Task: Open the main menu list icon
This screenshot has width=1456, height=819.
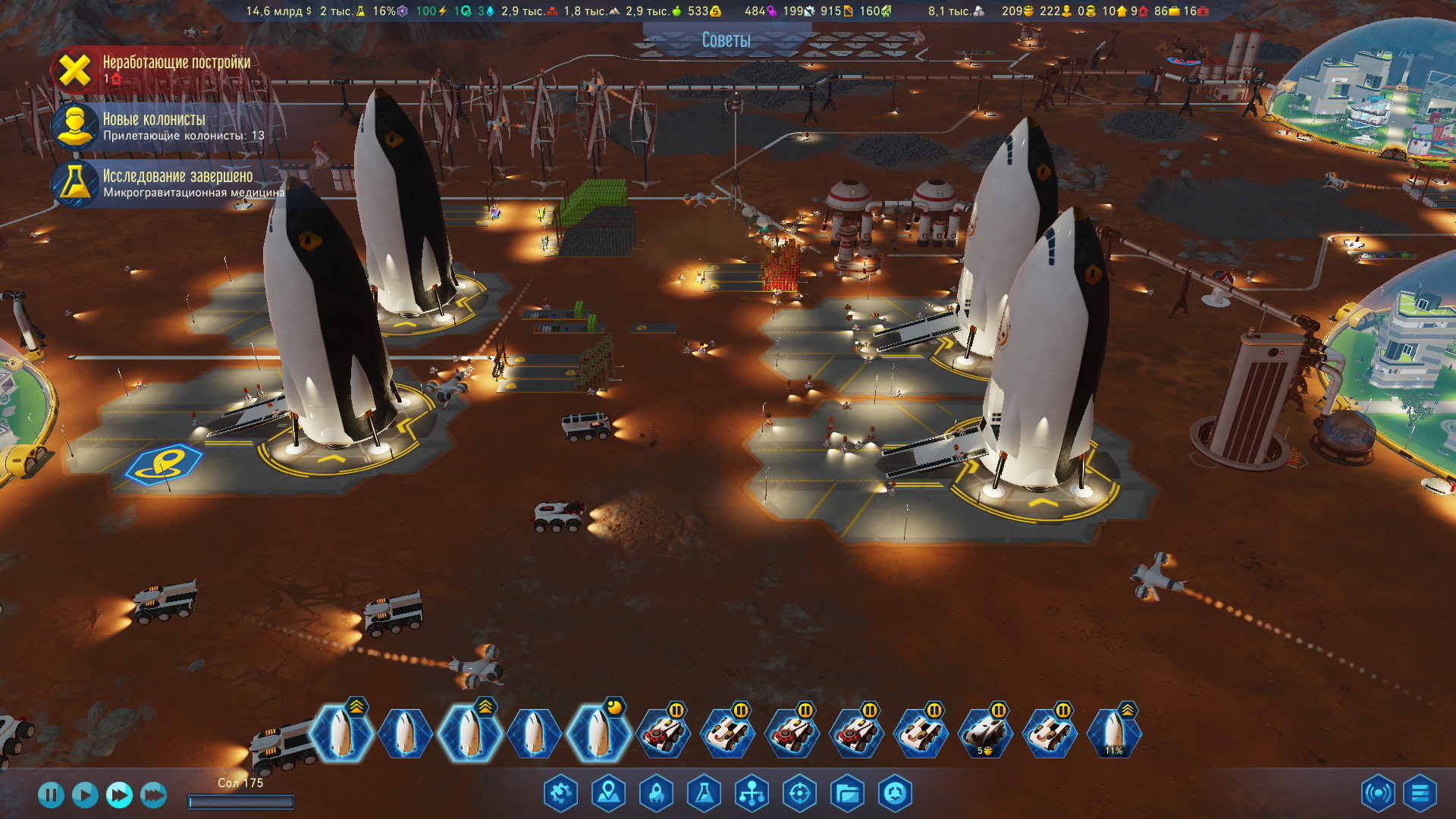Action: click(1420, 794)
